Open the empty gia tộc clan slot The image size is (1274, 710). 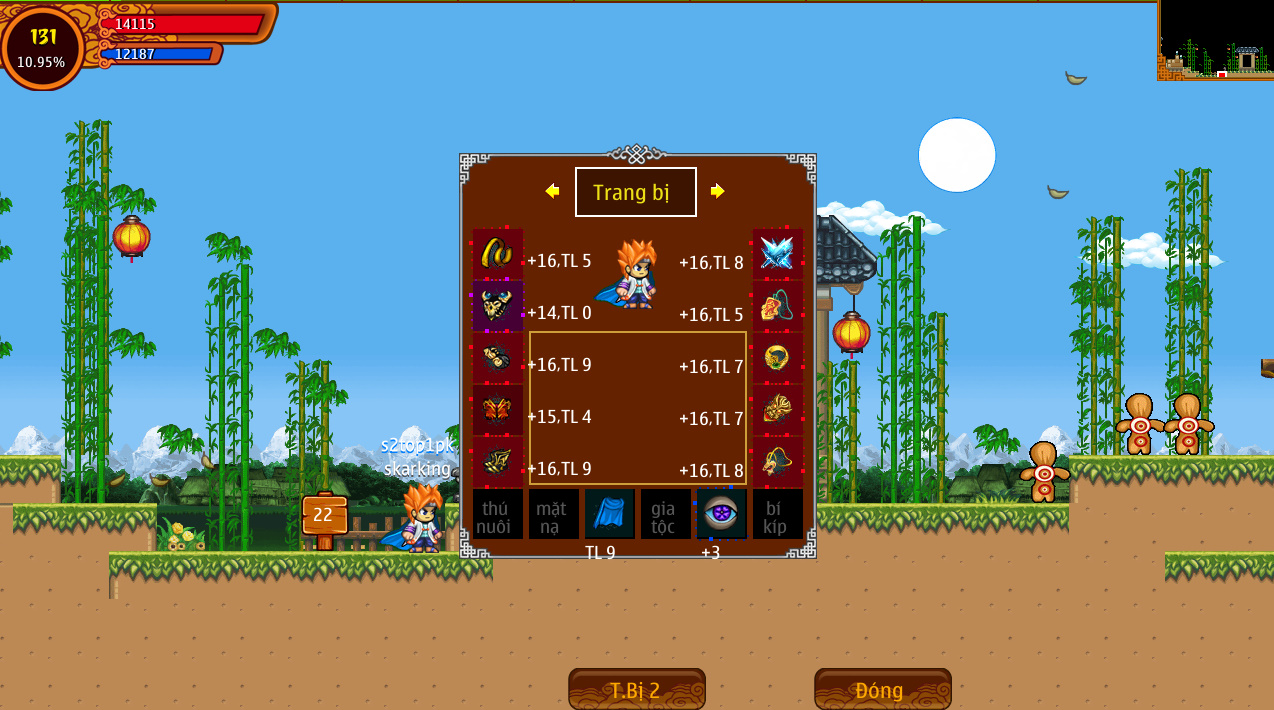(665, 514)
